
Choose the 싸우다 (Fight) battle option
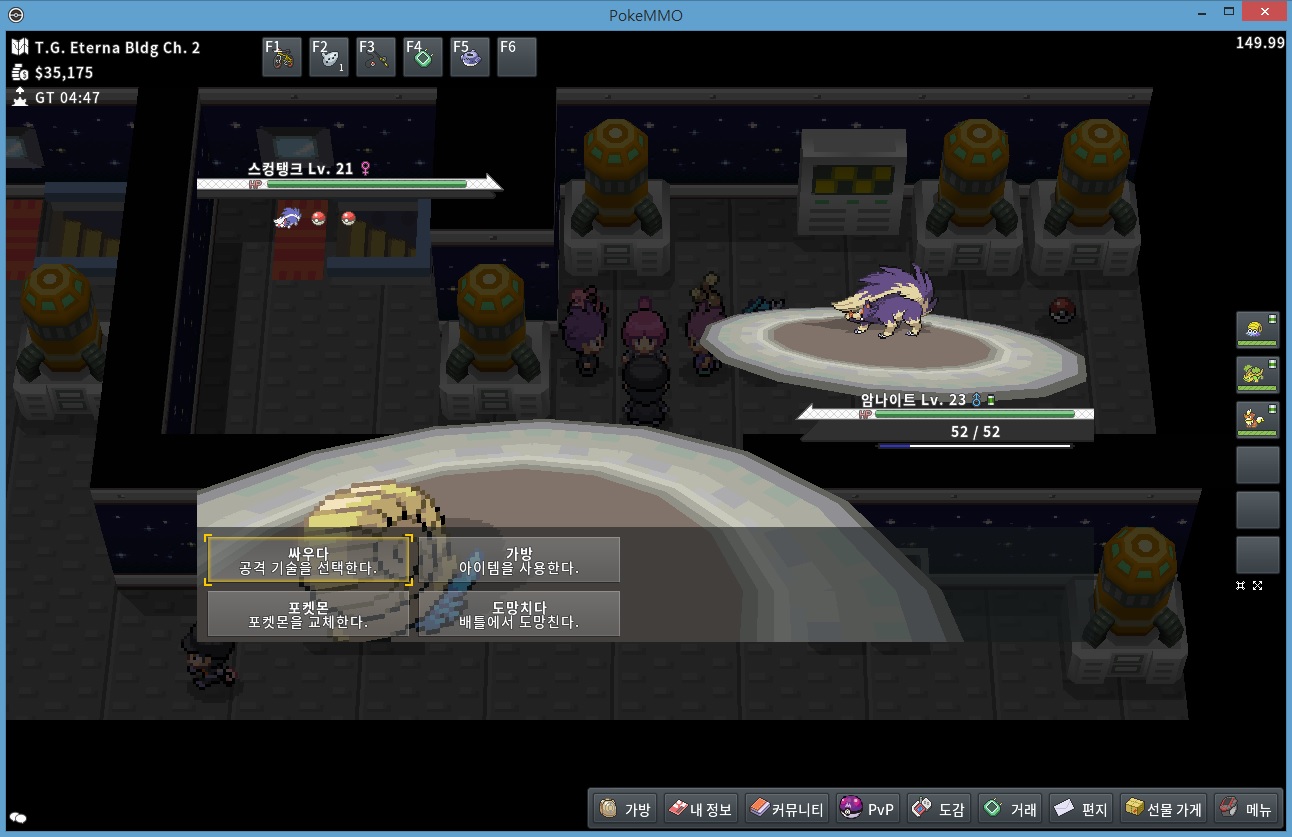(x=308, y=559)
